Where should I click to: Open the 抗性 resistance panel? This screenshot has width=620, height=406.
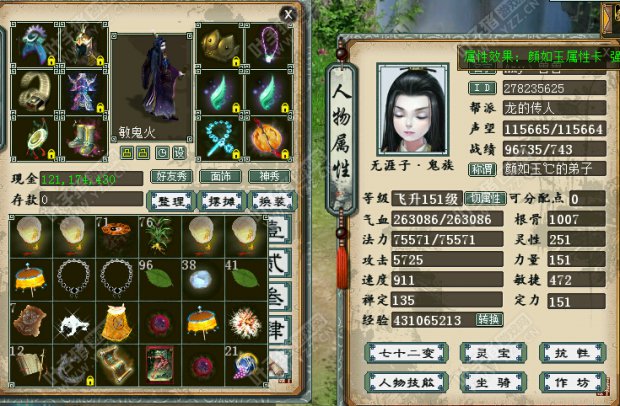[x=558, y=352]
